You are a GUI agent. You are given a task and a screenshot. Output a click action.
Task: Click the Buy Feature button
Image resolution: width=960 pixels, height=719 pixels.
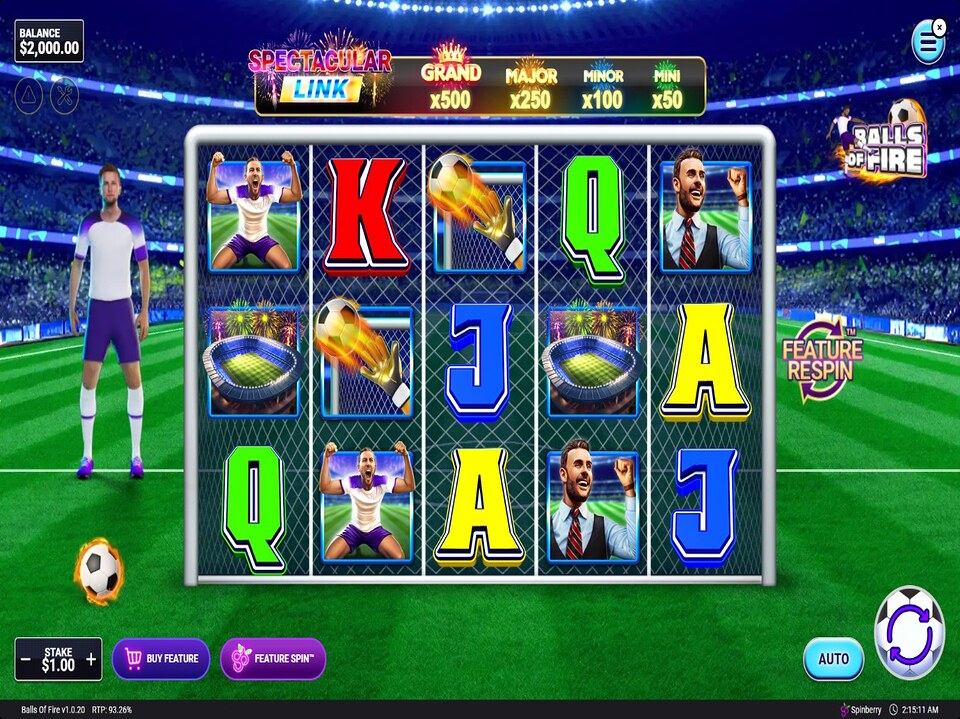pyautogui.click(x=161, y=658)
